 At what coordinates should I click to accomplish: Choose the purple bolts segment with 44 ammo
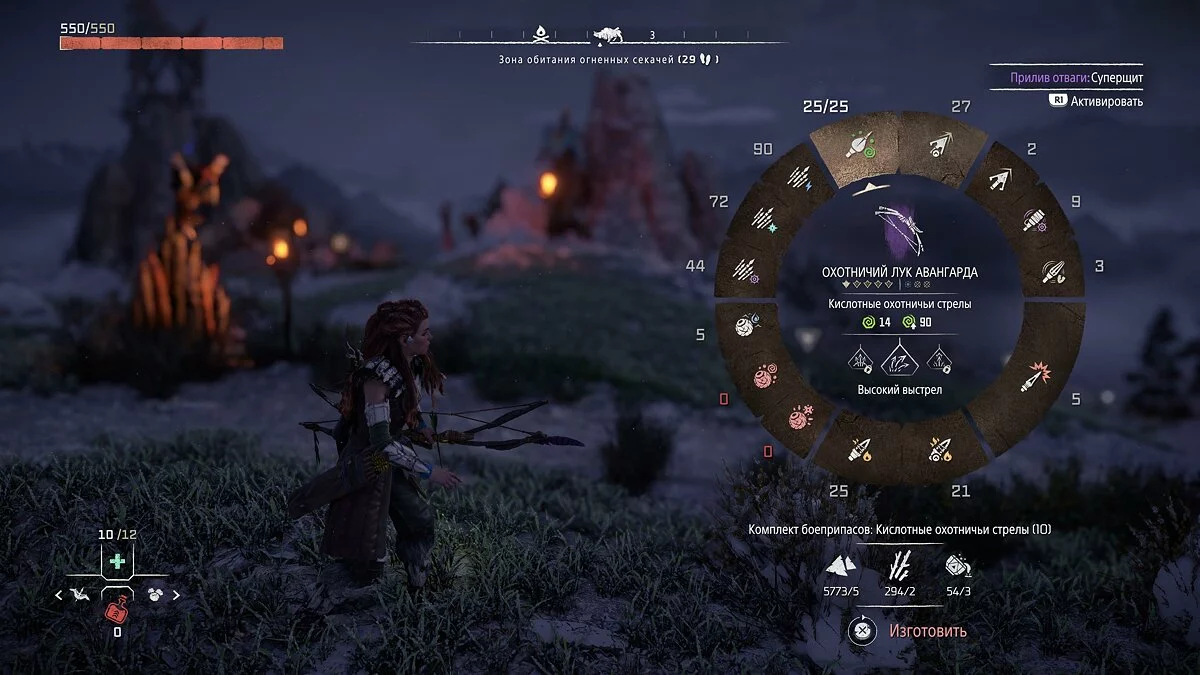coord(745,269)
